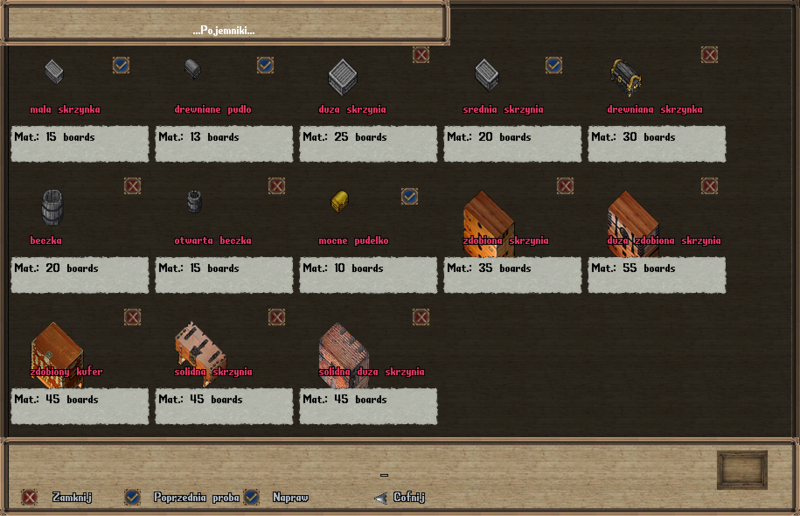Click the red X beside drewniana skrzynka
Viewport: 800px width, 516px height.
coord(709,55)
